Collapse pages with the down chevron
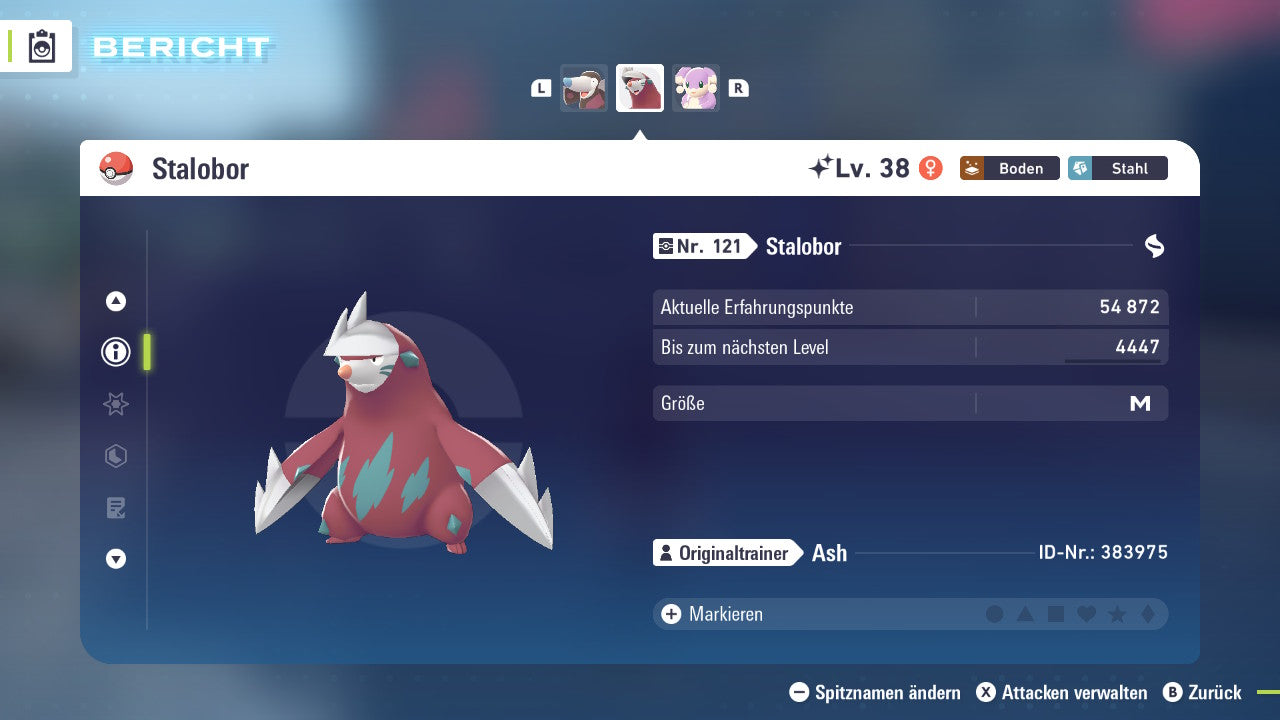 115,559
